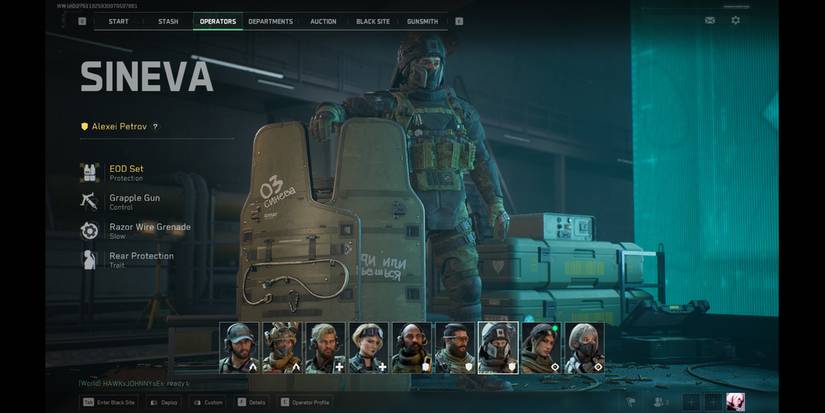Open the Auction tab
The height and width of the screenshot is (413, 825).
click(x=323, y=21)
